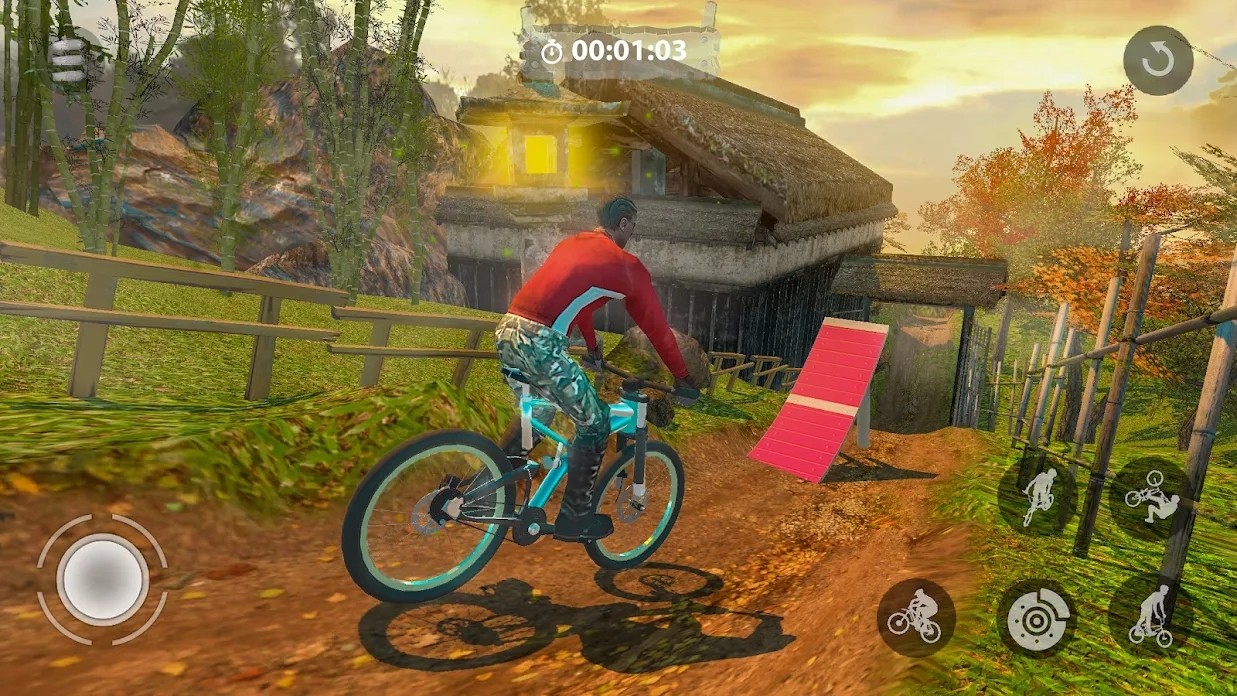Hit the brake disc button
This screenshot has height=696, width=1237.
[x=1036, y=617]
